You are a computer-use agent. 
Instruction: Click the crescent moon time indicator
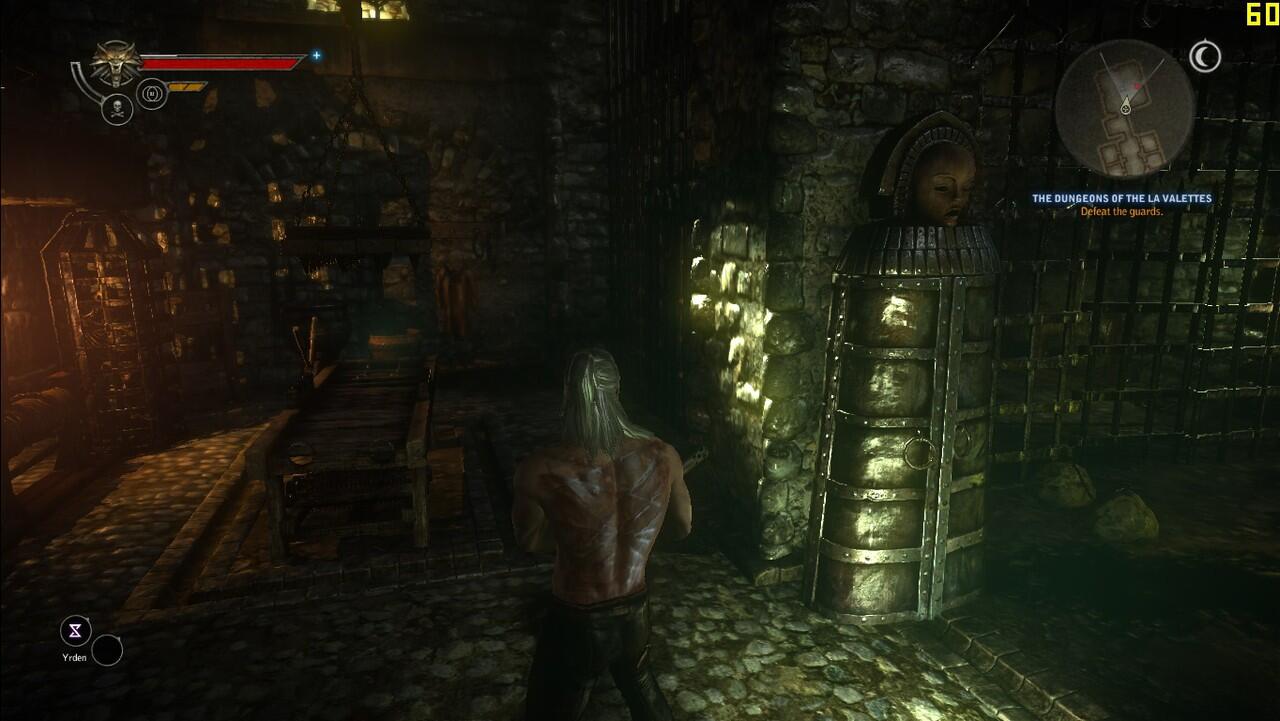[1205, 57]
